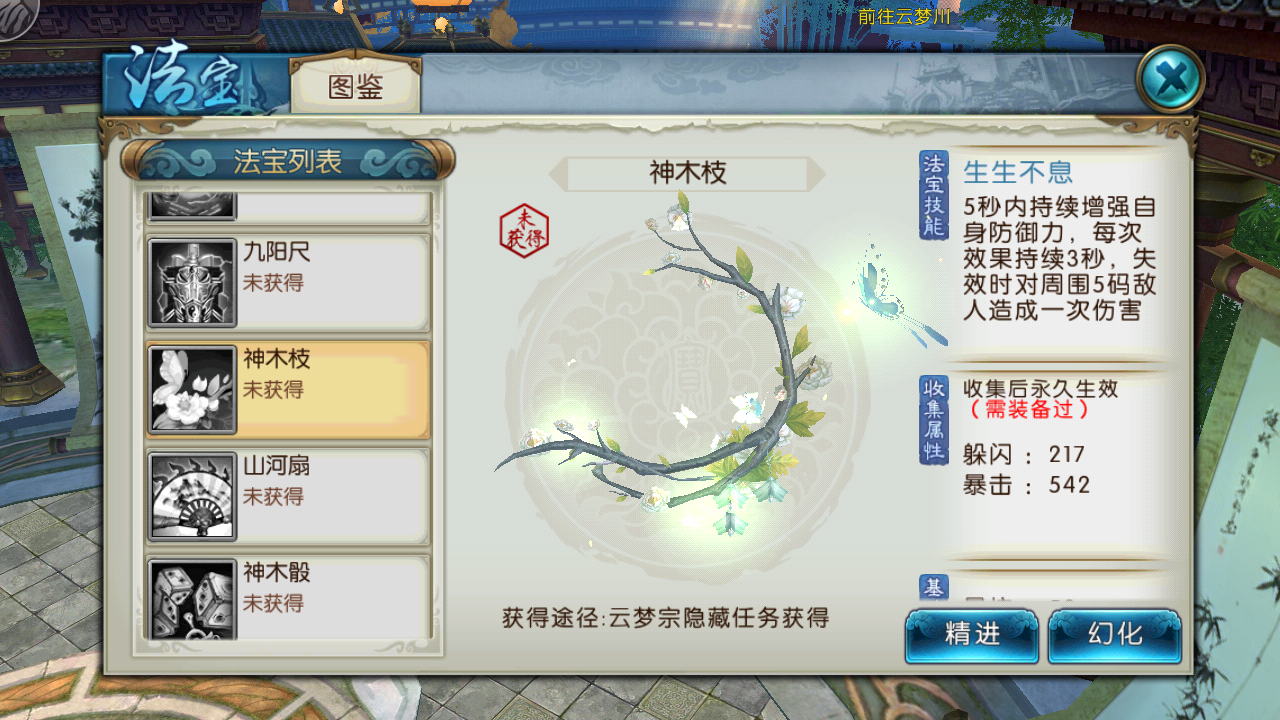
Task: Open the 法宝技能 side panel
Action: 934,195
